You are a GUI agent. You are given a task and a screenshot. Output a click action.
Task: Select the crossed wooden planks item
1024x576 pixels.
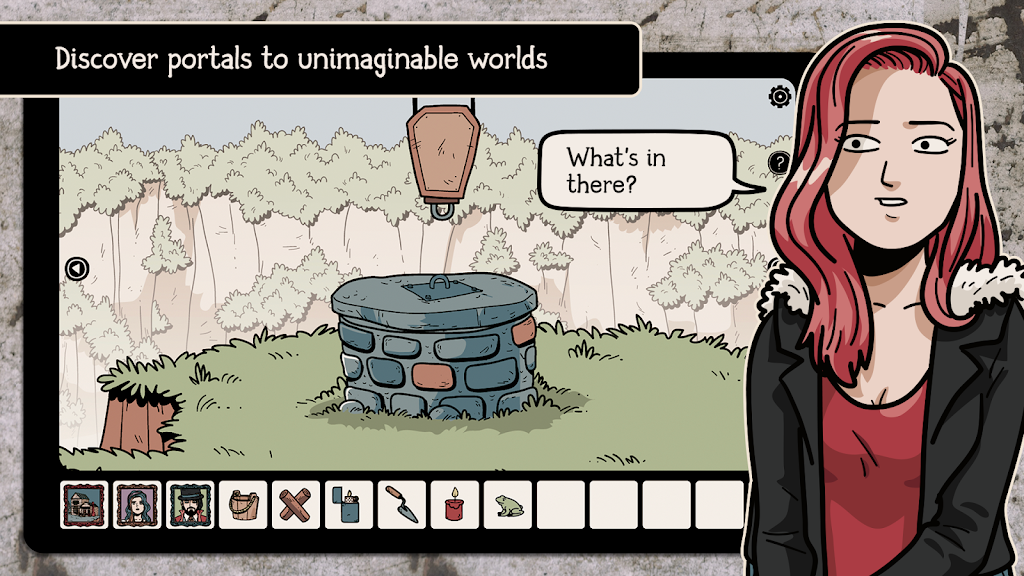click(x=296, y=505)
